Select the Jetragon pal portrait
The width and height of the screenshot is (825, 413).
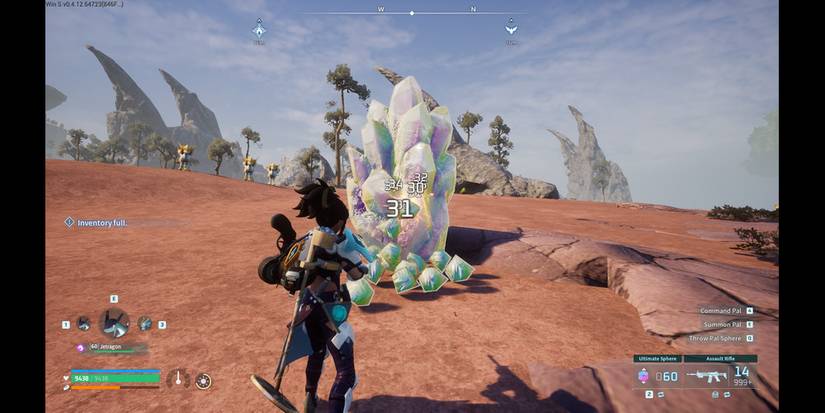[113, 323]
